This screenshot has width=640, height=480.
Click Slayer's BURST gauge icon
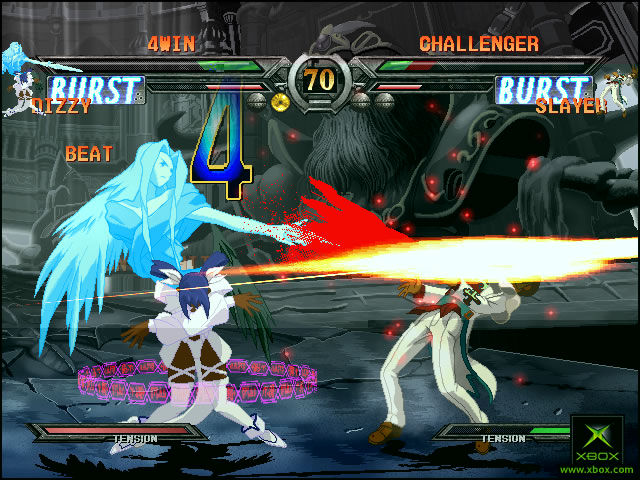[x=545, y=90]
